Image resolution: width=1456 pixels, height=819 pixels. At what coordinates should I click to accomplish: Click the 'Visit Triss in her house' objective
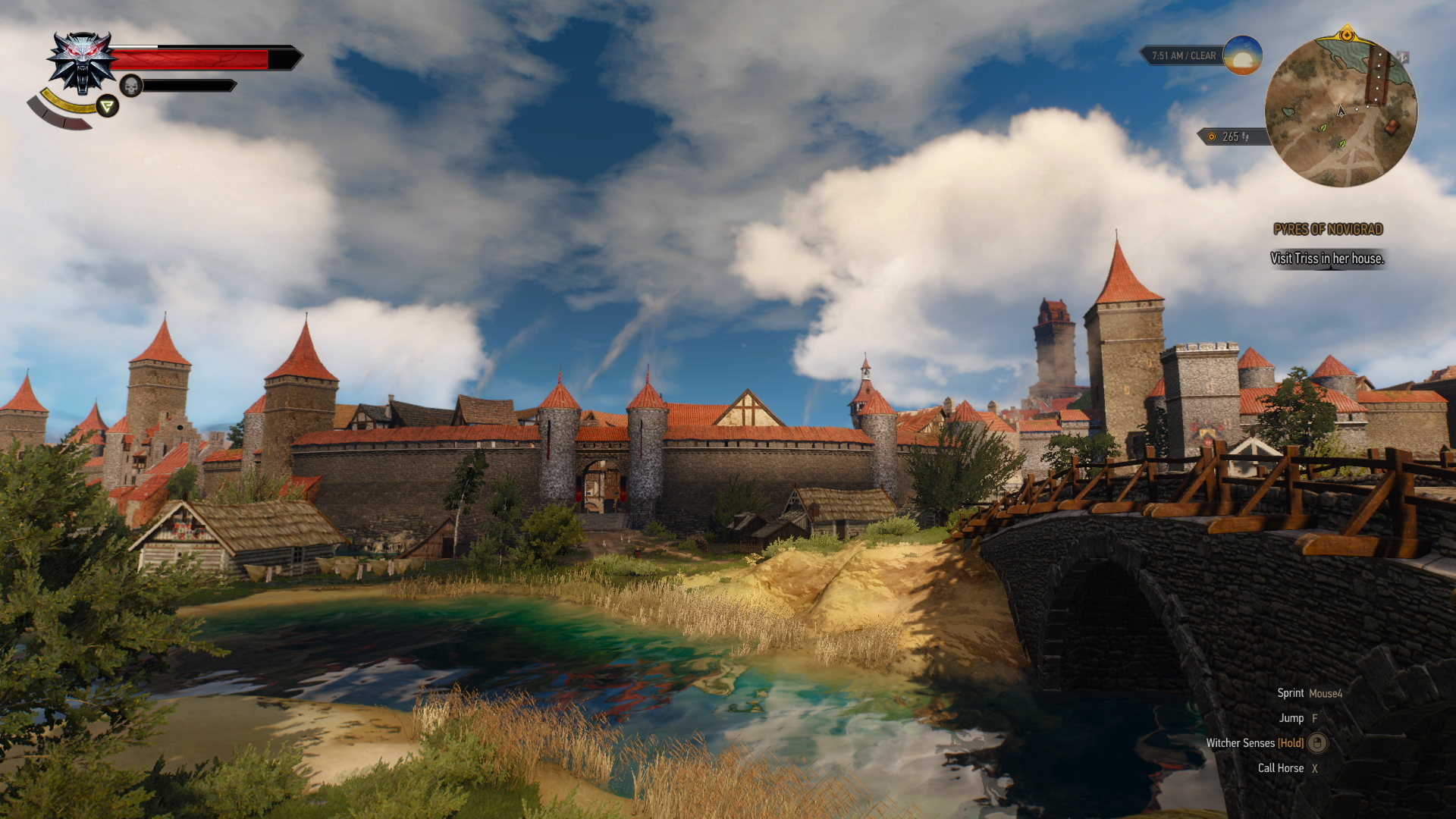[1327, 259]
